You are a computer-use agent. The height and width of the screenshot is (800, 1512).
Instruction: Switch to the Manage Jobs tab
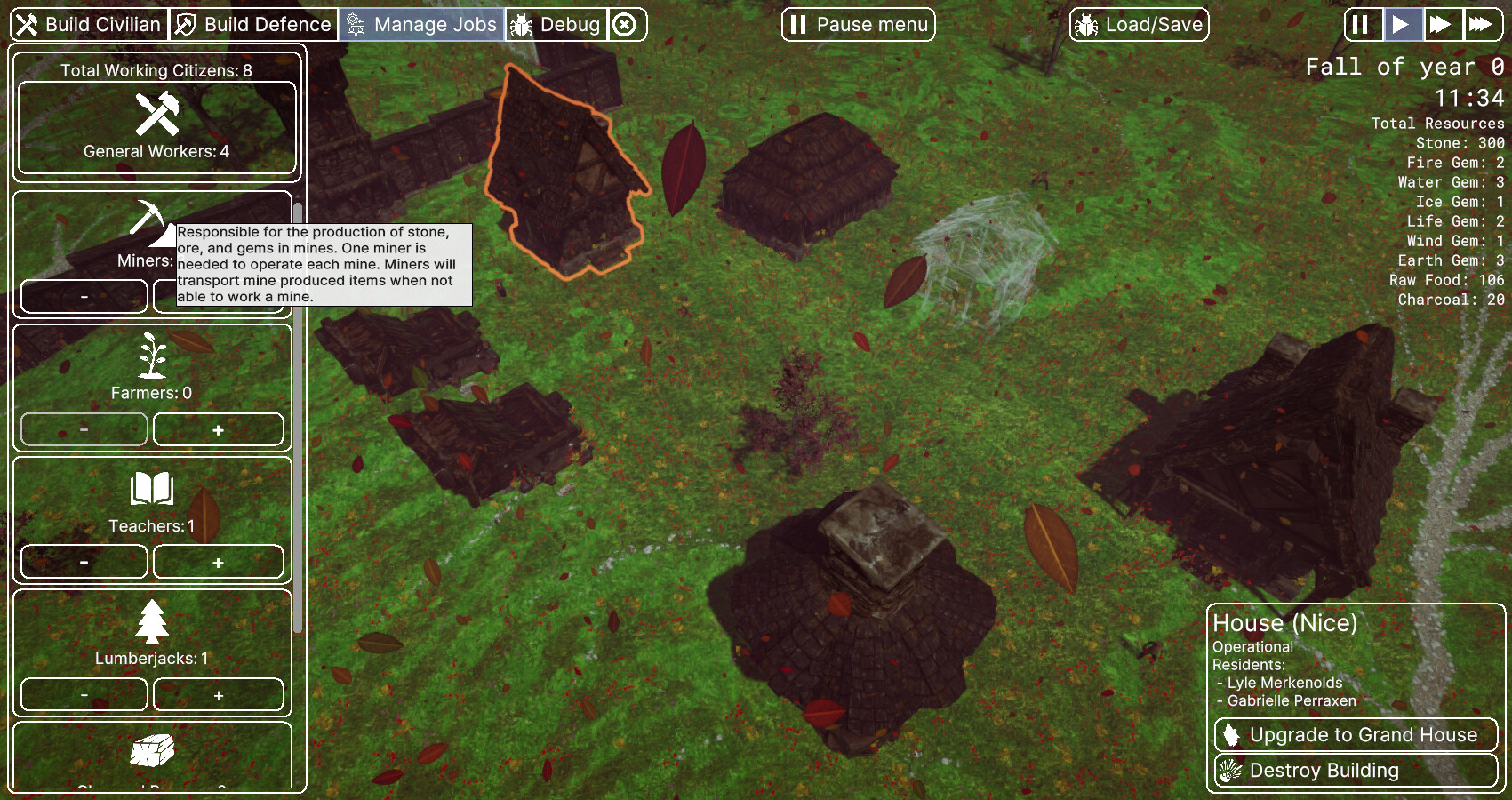tap(422, 25)
